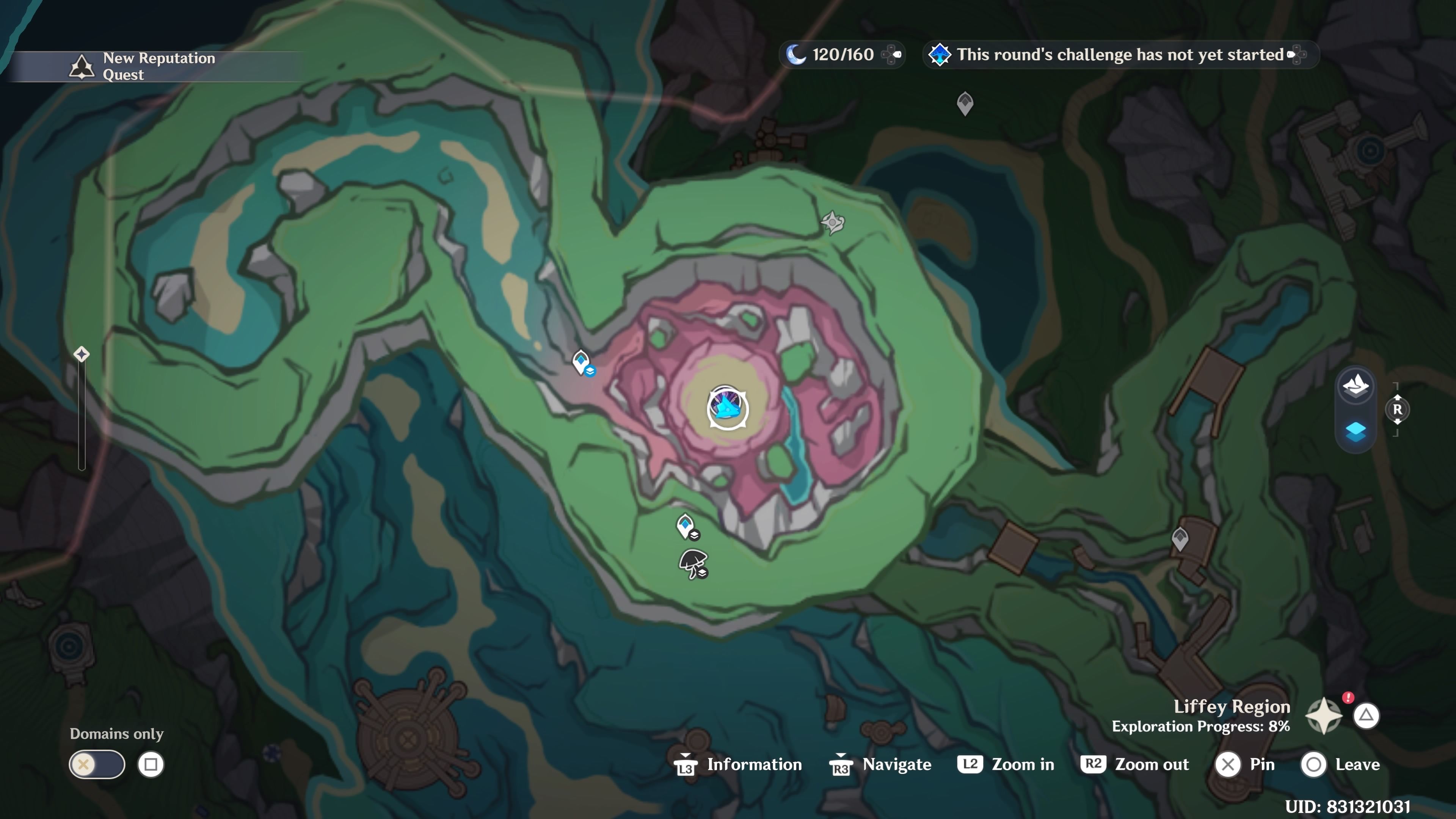Click the black mushroom map marker
Viewport: 1456px width, 819px height.
tap(693, 563)
